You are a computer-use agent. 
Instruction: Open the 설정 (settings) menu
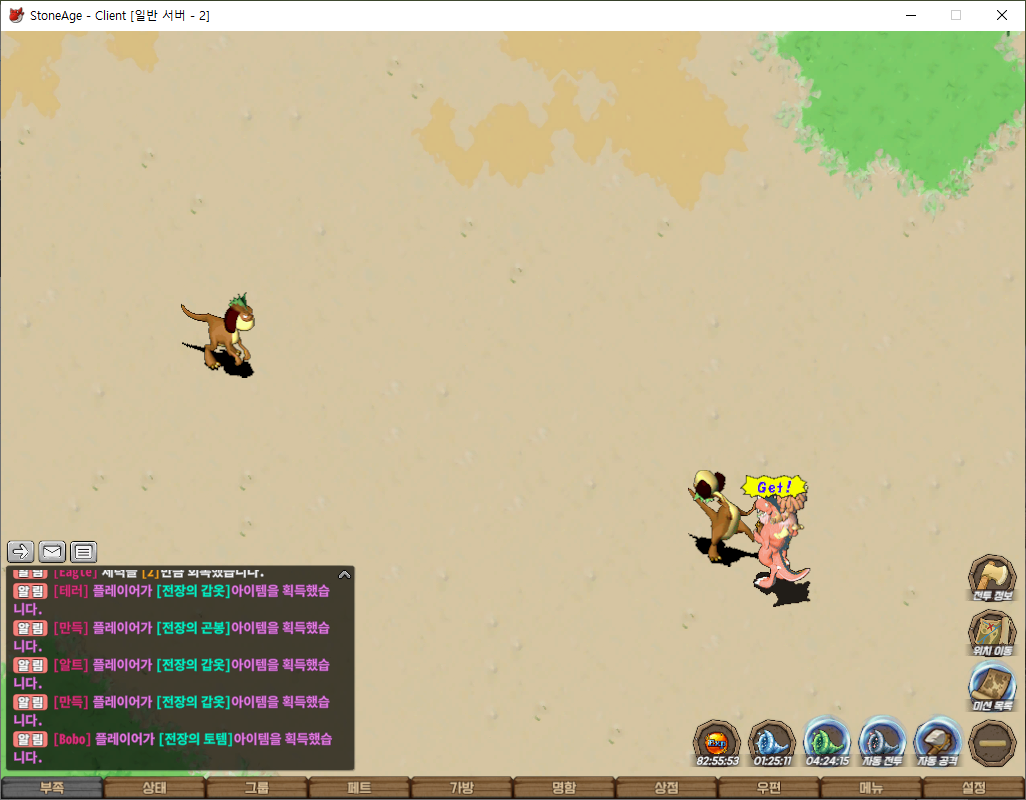[x=974, y=788]
